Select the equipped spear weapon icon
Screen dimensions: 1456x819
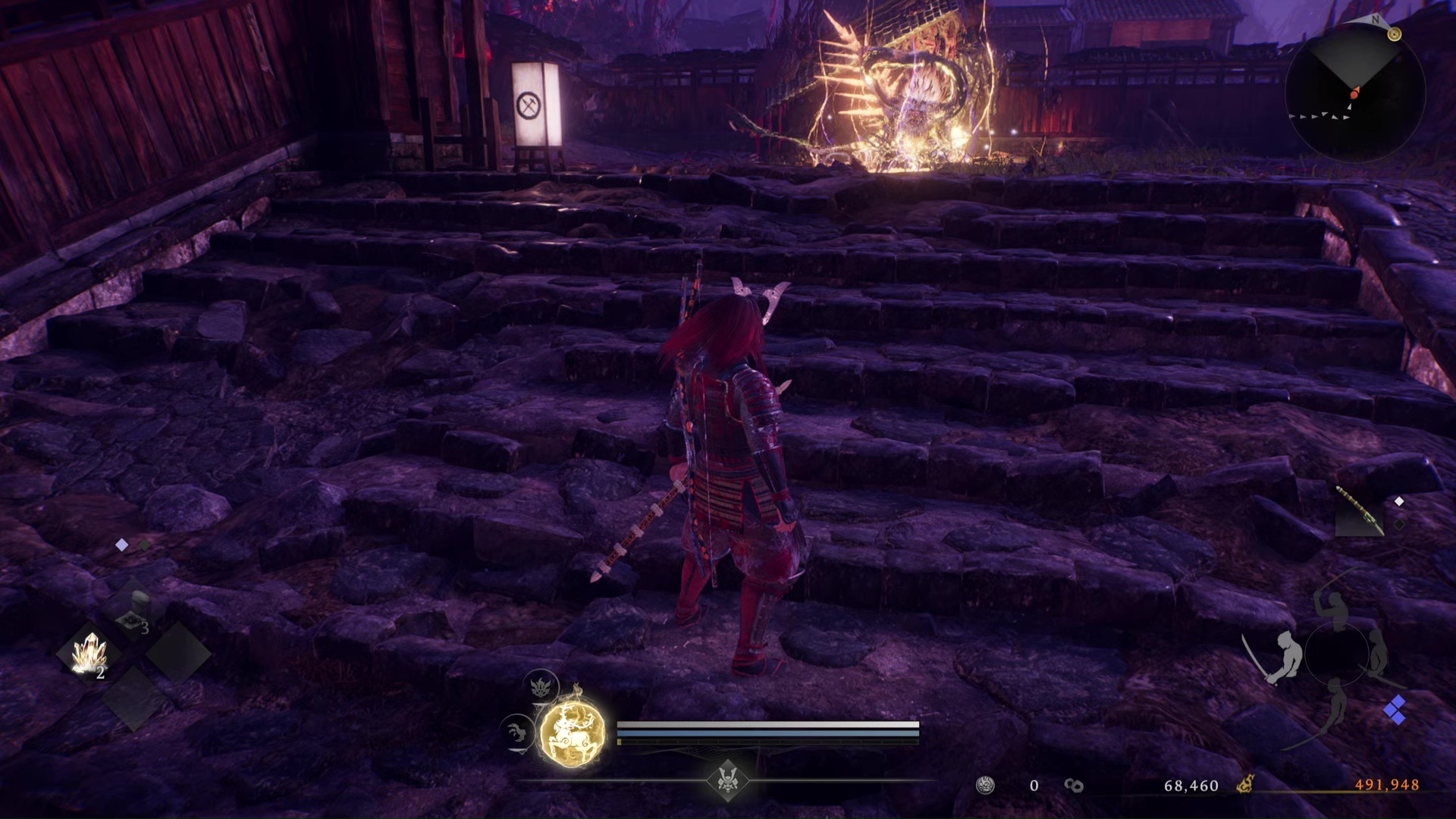click(x=1359, y=511)
